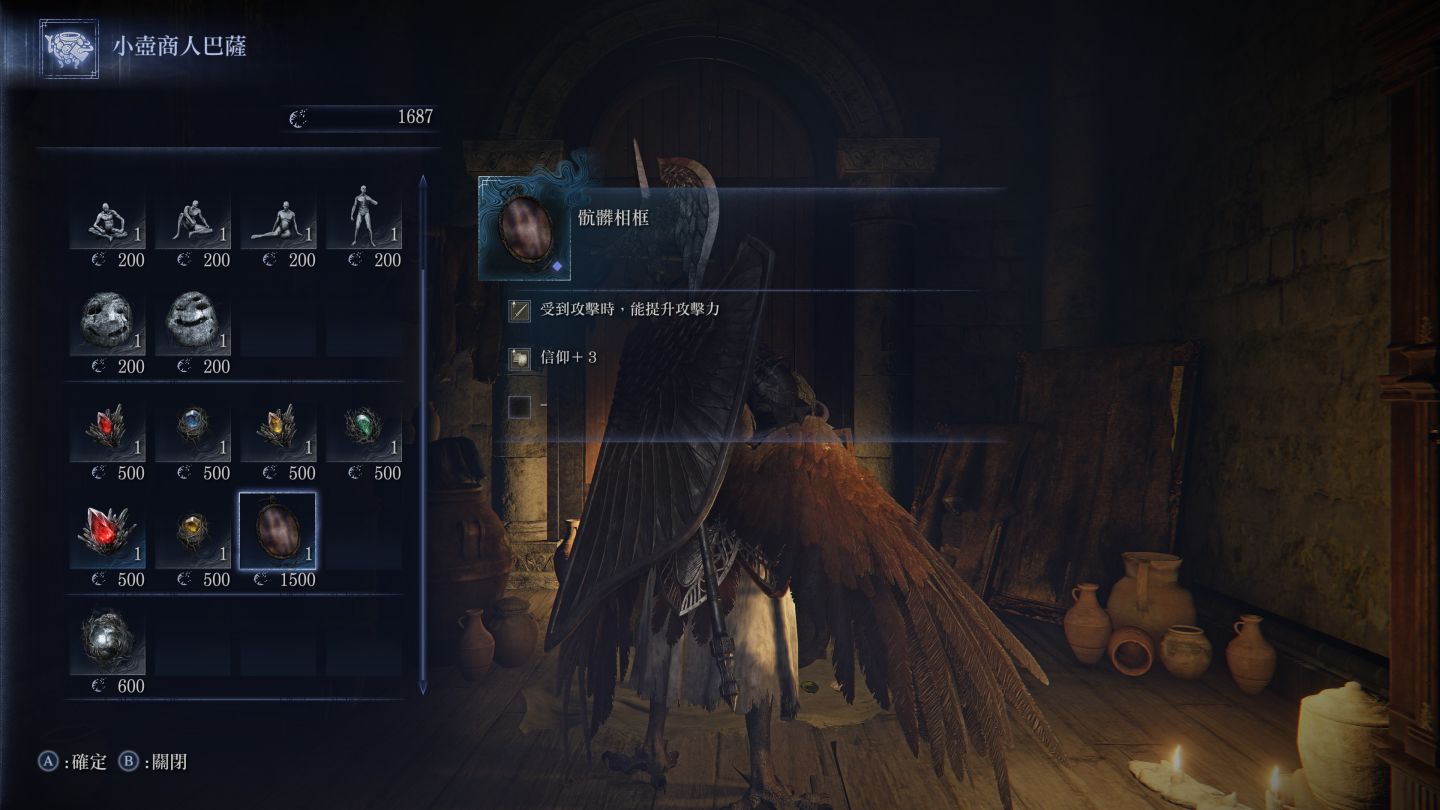Image resolution: width=1440 pixels, height=810 pixels.
Task: Select the green gem relic for 500
Action: [363, 430]
